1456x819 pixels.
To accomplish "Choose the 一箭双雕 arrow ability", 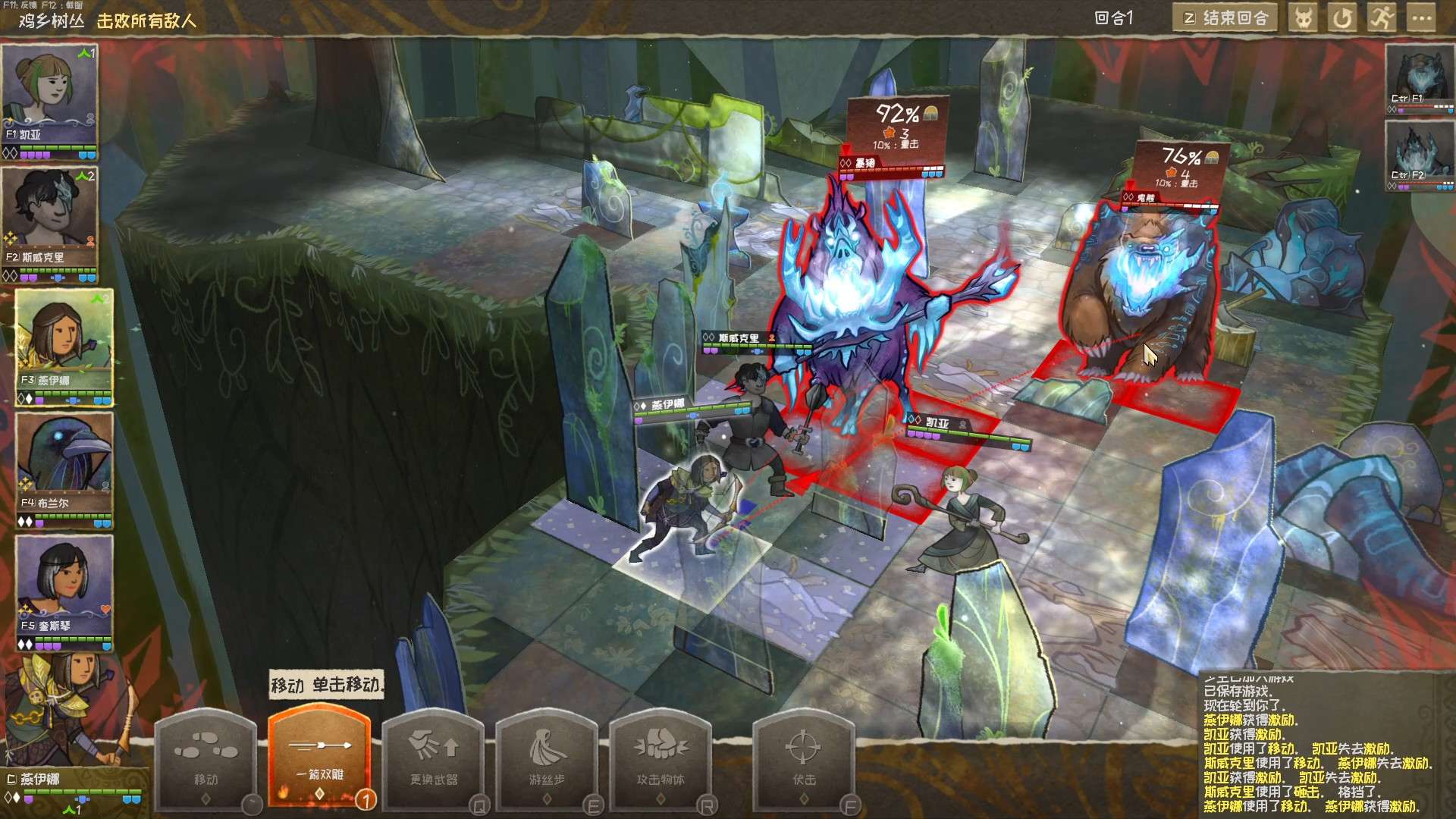I will tap(319, 758).
